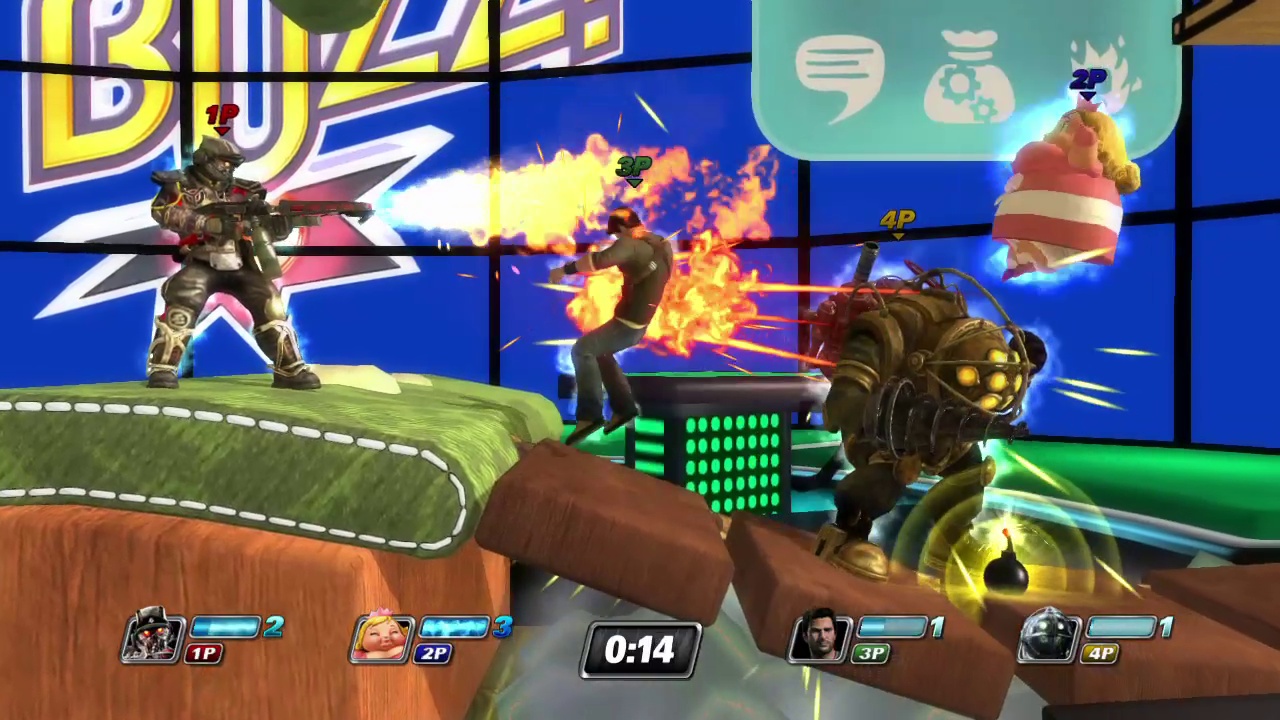Viewport: 1280px width, 720px height.
Task: Select the 0:14 match timer display
Action: pos(640,650)
